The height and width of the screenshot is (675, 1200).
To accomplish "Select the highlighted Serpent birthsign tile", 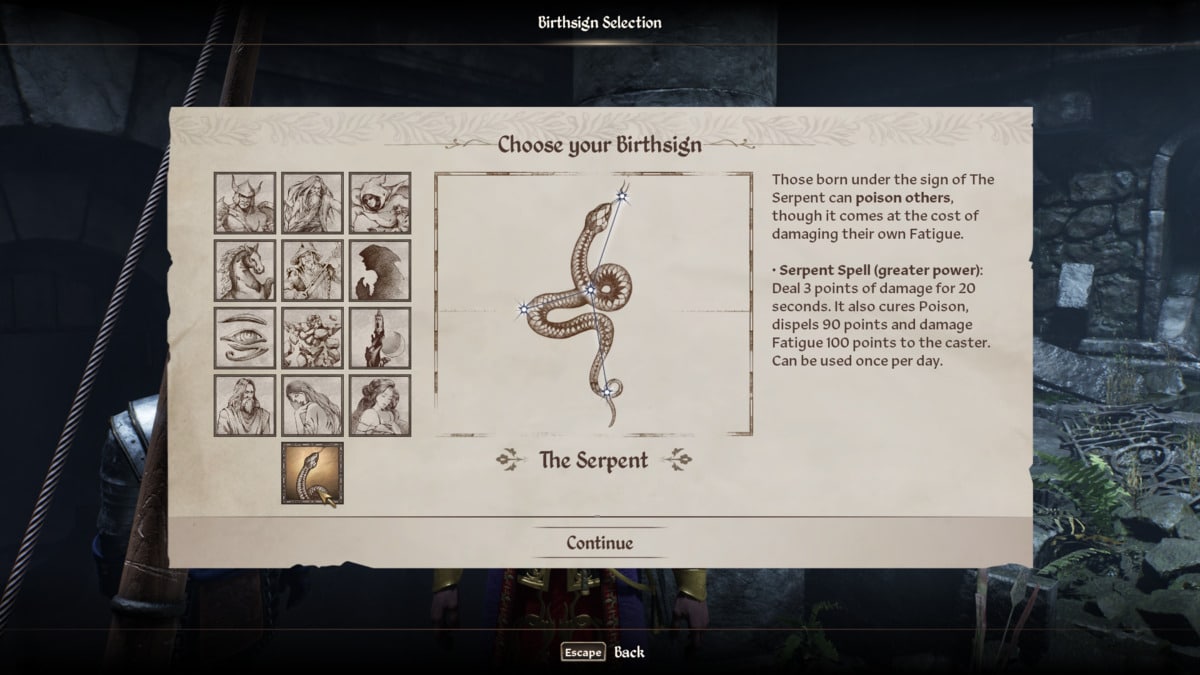I will [x=312, y=473].
